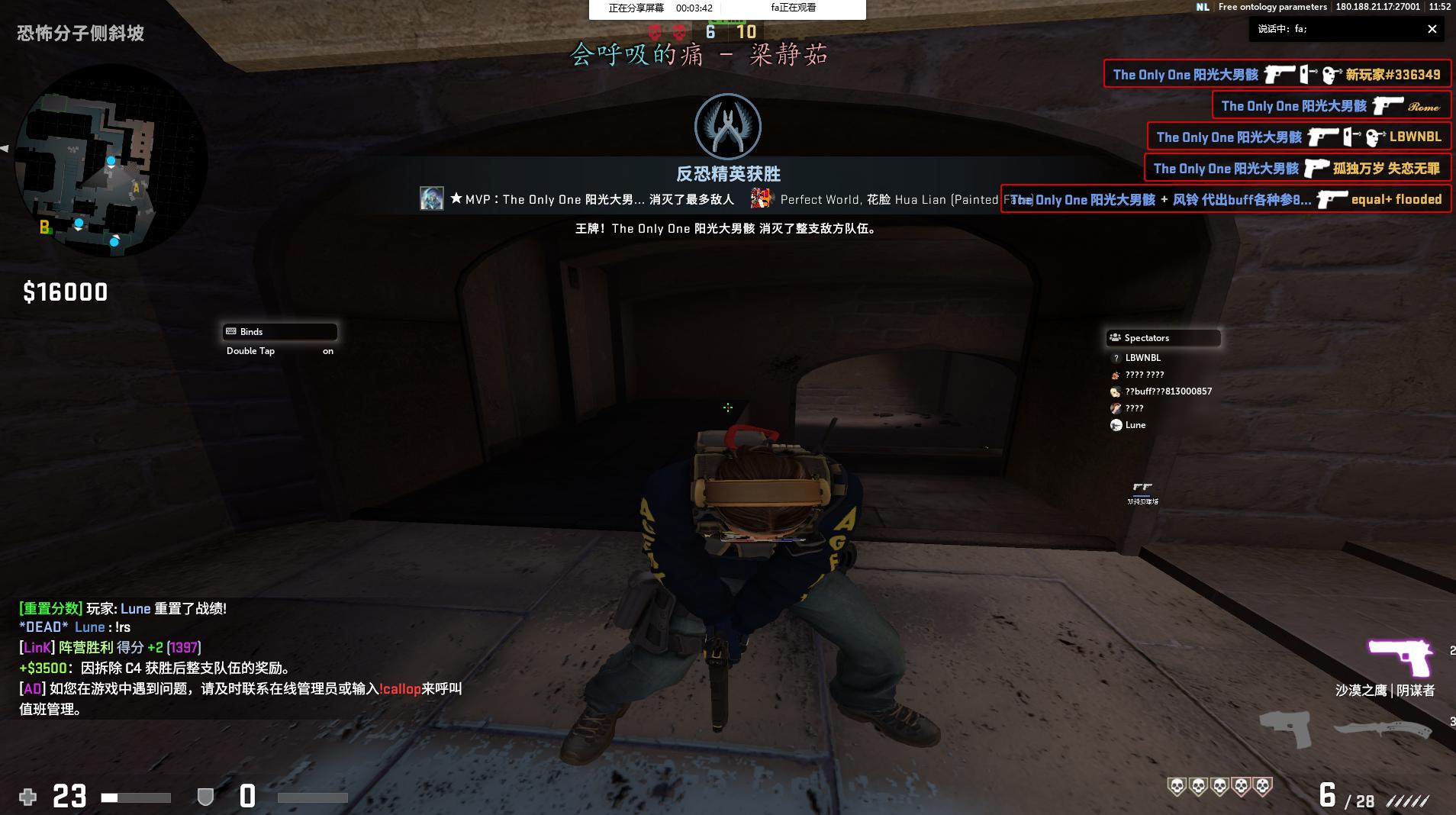Click the counter-terrorist win emblem

tap(727, 127)
